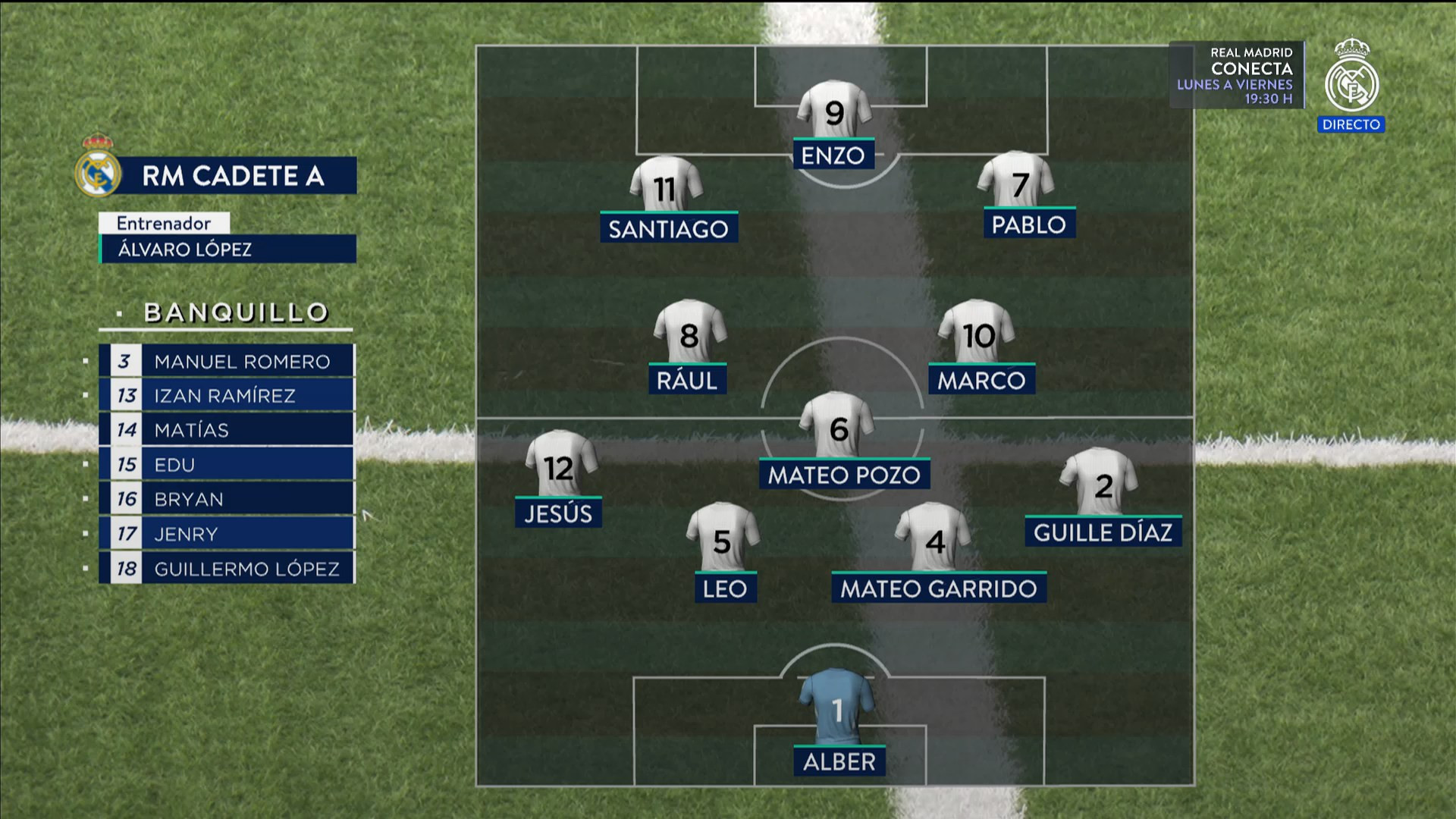The height and width of the screenshot is (819, 1456).
Task: Select Jesús wearing number 12
Action: click(x=560, y=465)
